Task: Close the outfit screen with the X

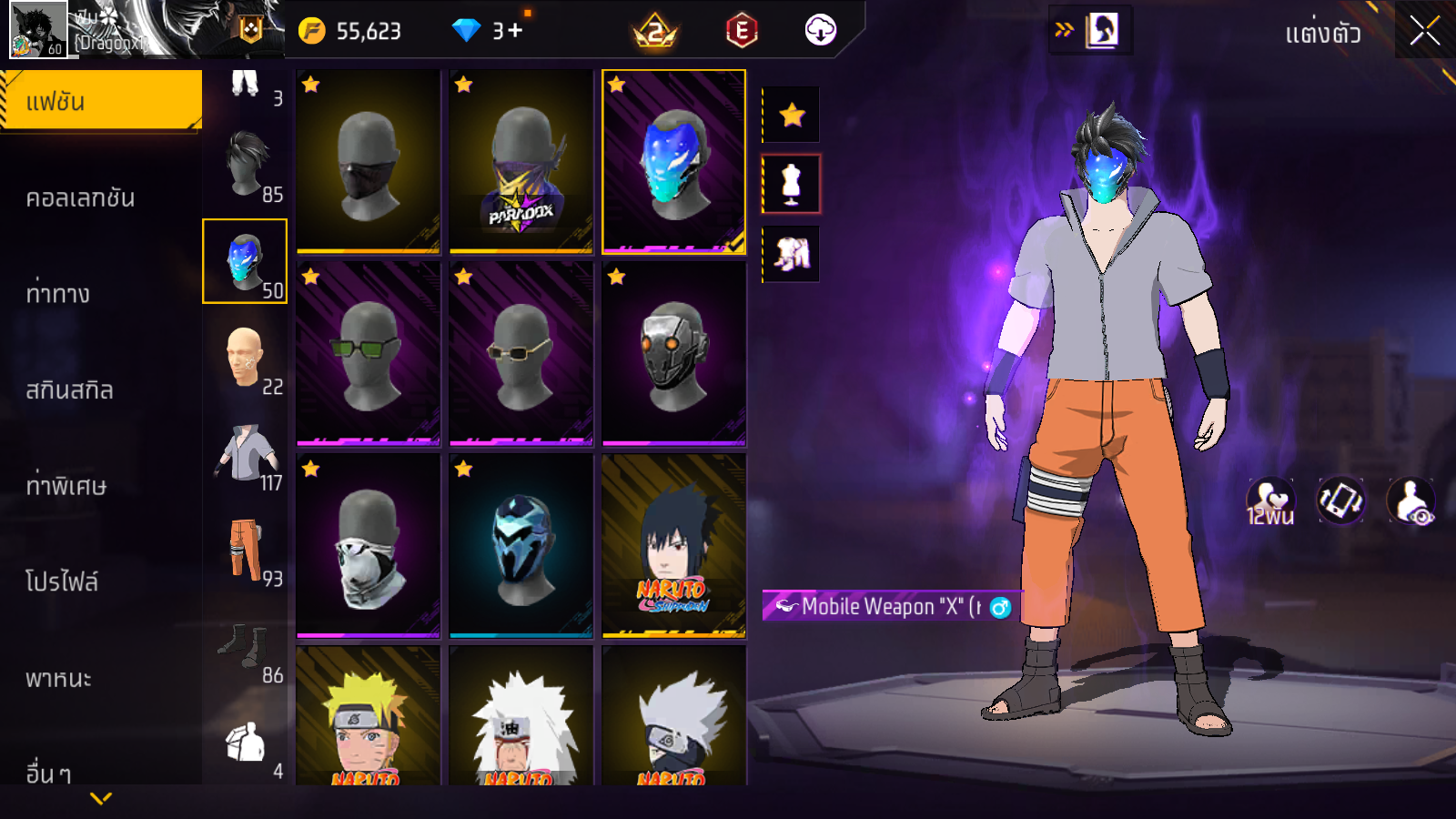Action: [1424, 32]
